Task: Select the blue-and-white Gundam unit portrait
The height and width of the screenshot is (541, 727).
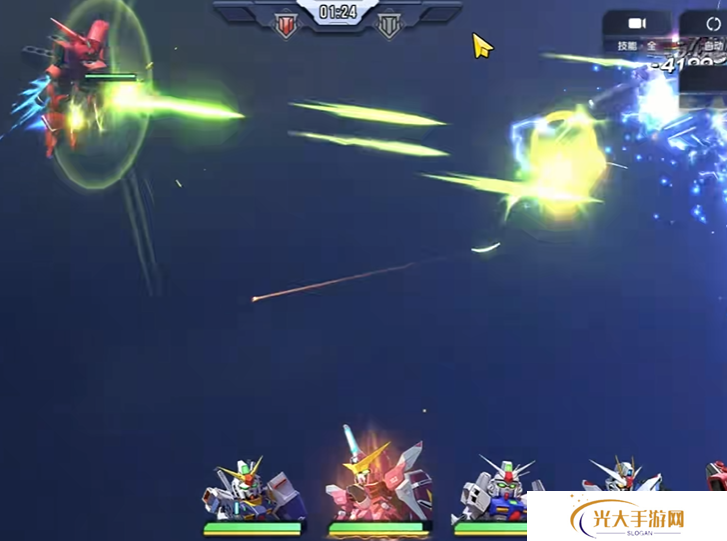Action: click(250, 490)
